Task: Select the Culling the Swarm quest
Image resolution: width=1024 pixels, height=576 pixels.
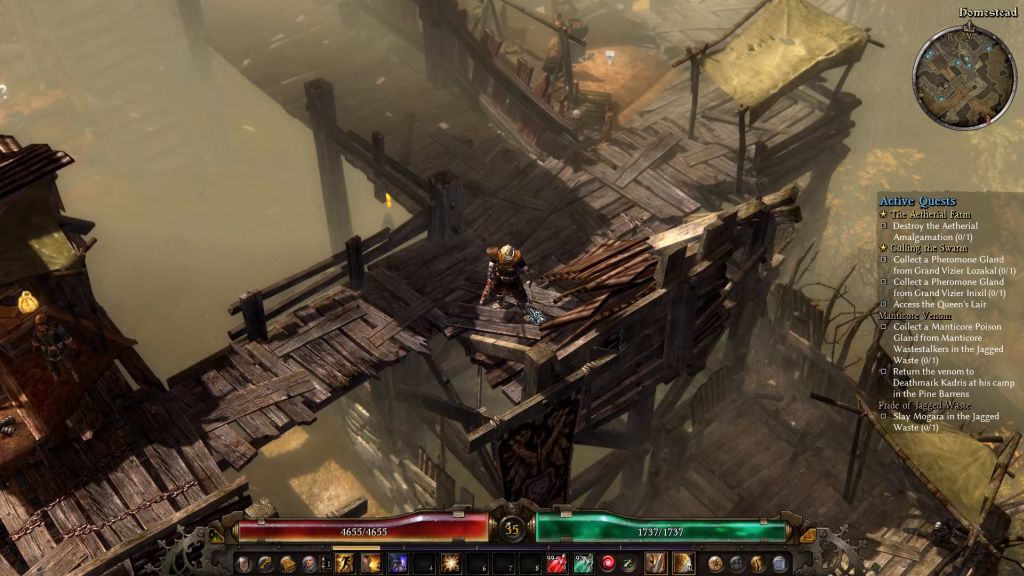Action: [x=923, y=248]
